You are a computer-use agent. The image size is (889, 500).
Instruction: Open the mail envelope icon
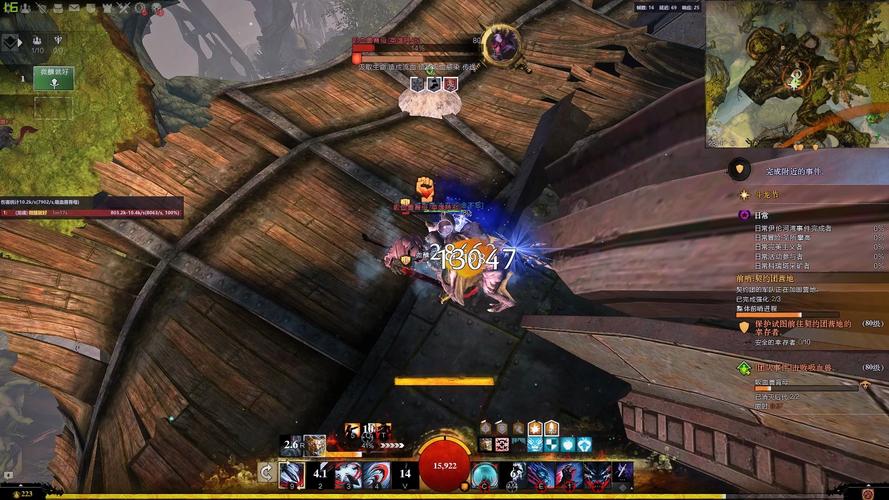coord(75,7)
